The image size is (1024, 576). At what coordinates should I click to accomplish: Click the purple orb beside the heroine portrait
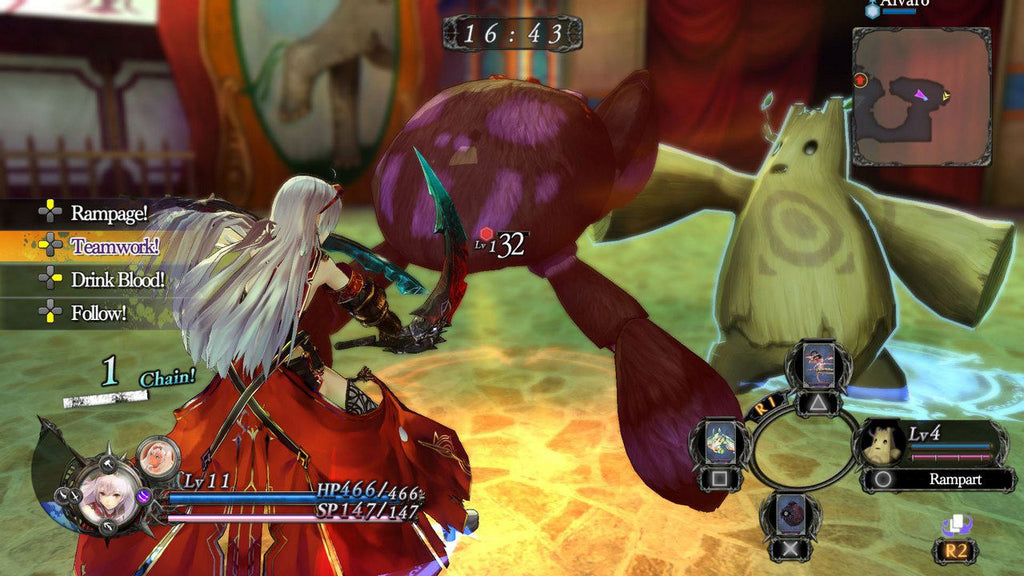144,495
